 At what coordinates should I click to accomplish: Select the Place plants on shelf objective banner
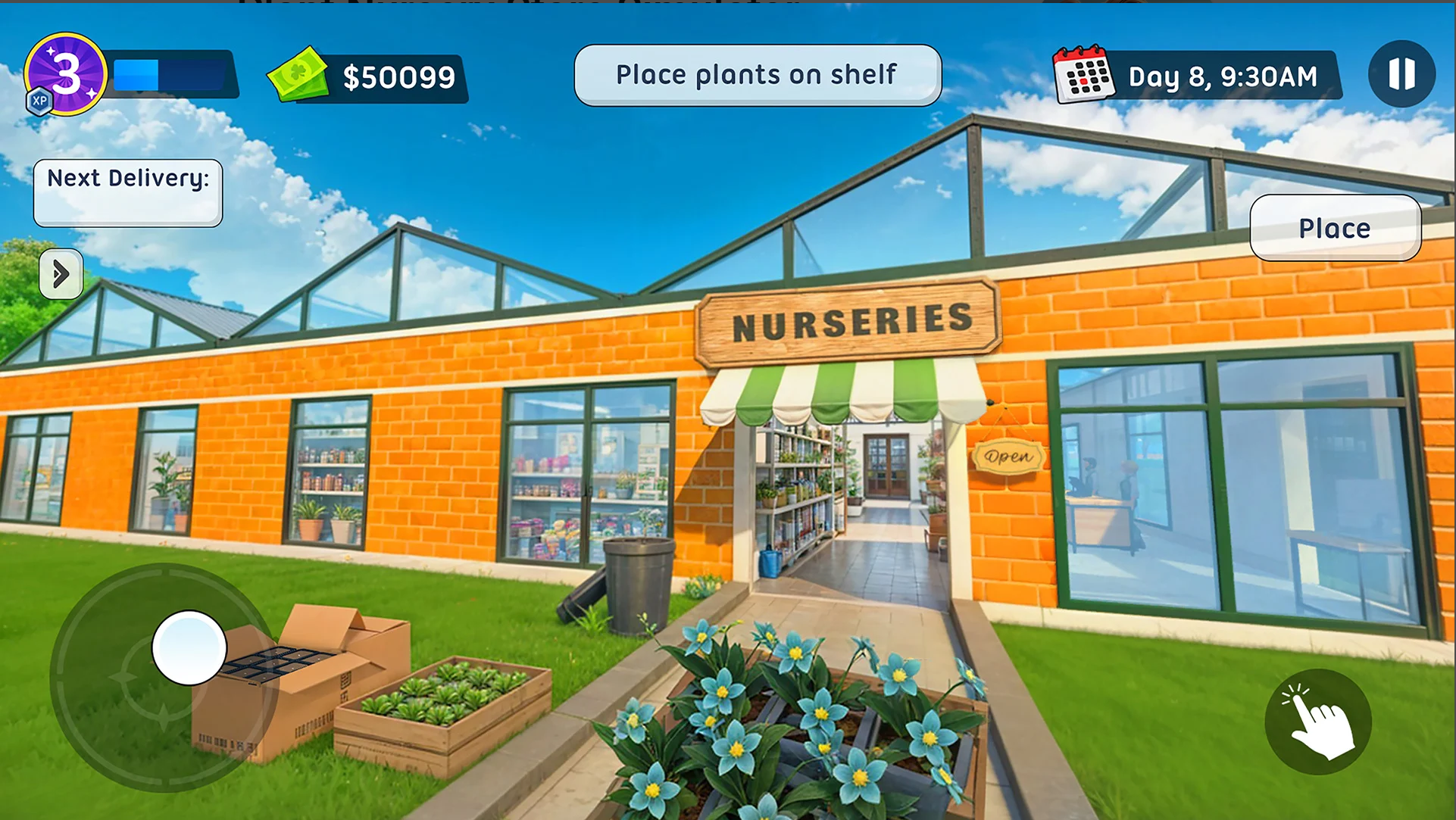pos(756,73)
